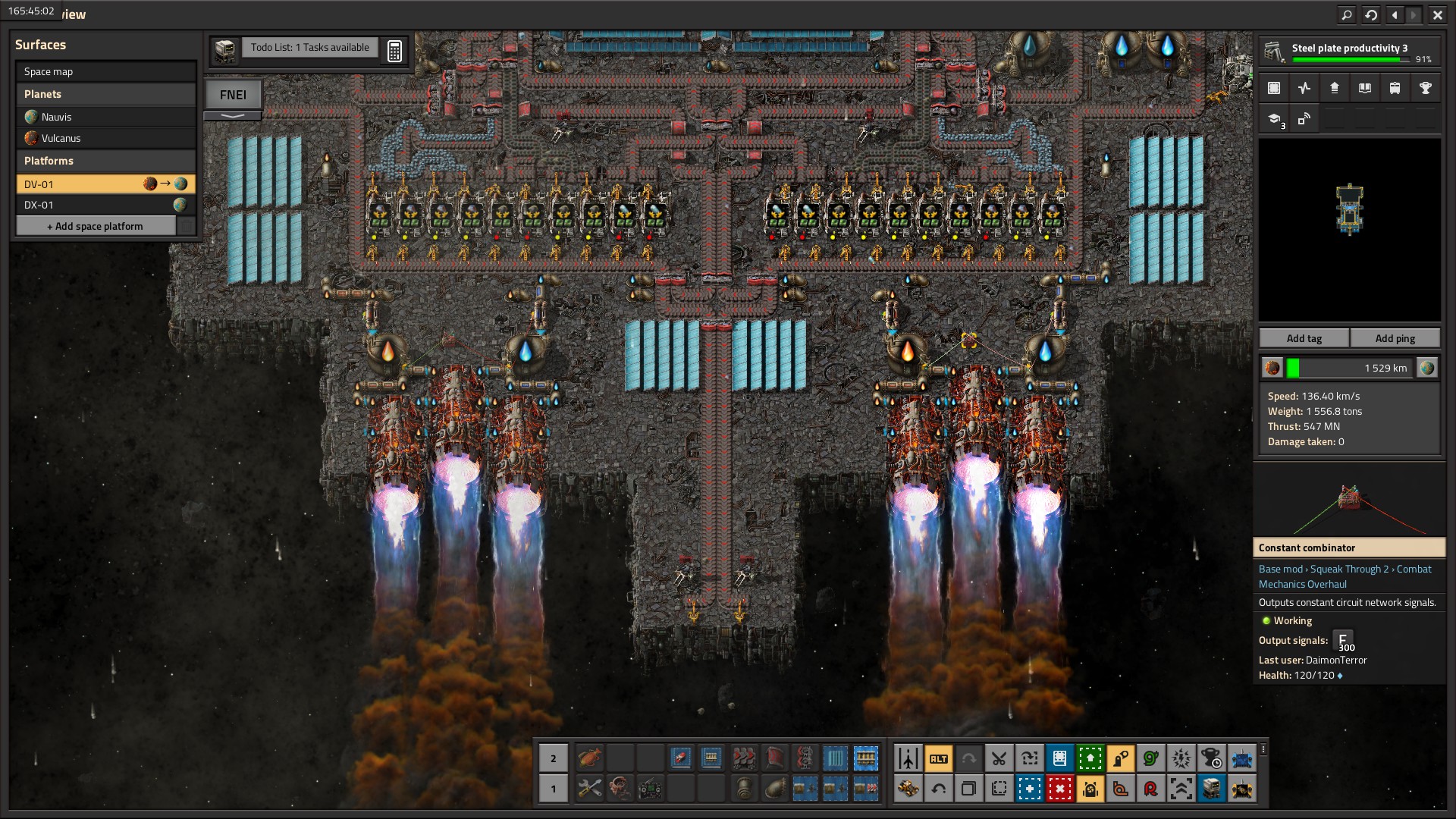
Task: Show the achievements trophy panel
Action: tap(1425, 88)
